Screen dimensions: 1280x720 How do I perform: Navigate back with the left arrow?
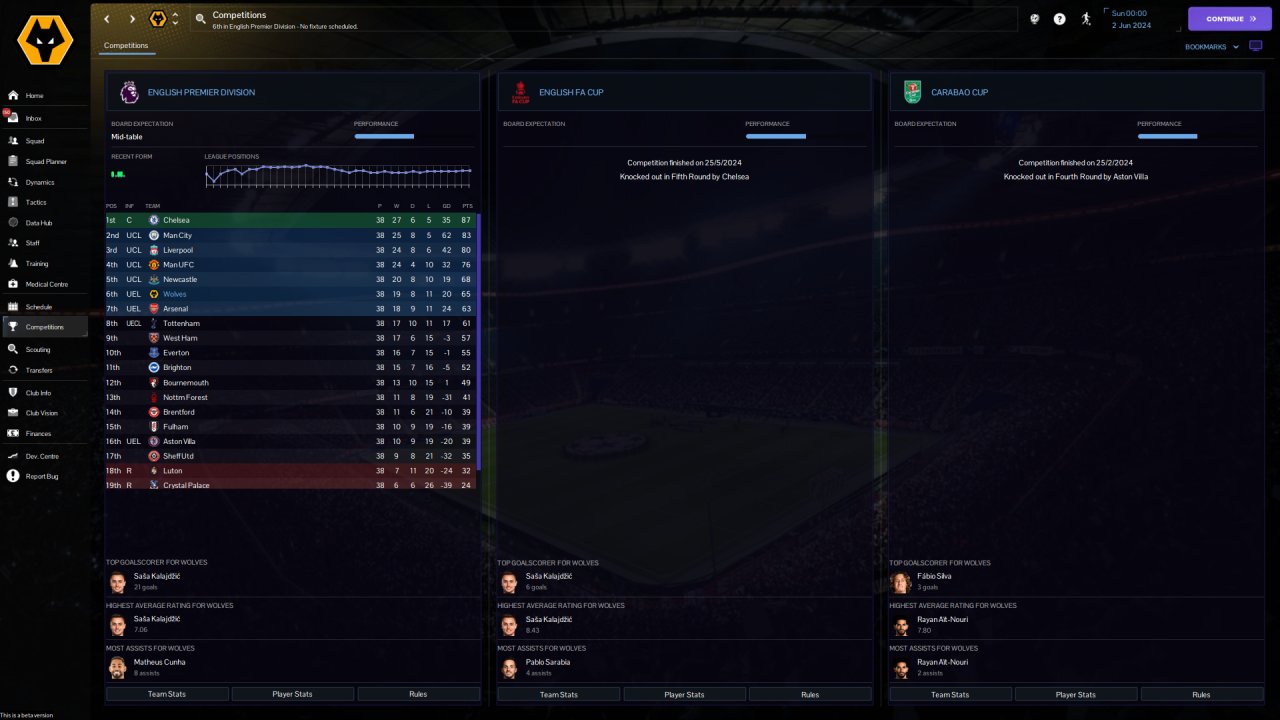[107, 19]
